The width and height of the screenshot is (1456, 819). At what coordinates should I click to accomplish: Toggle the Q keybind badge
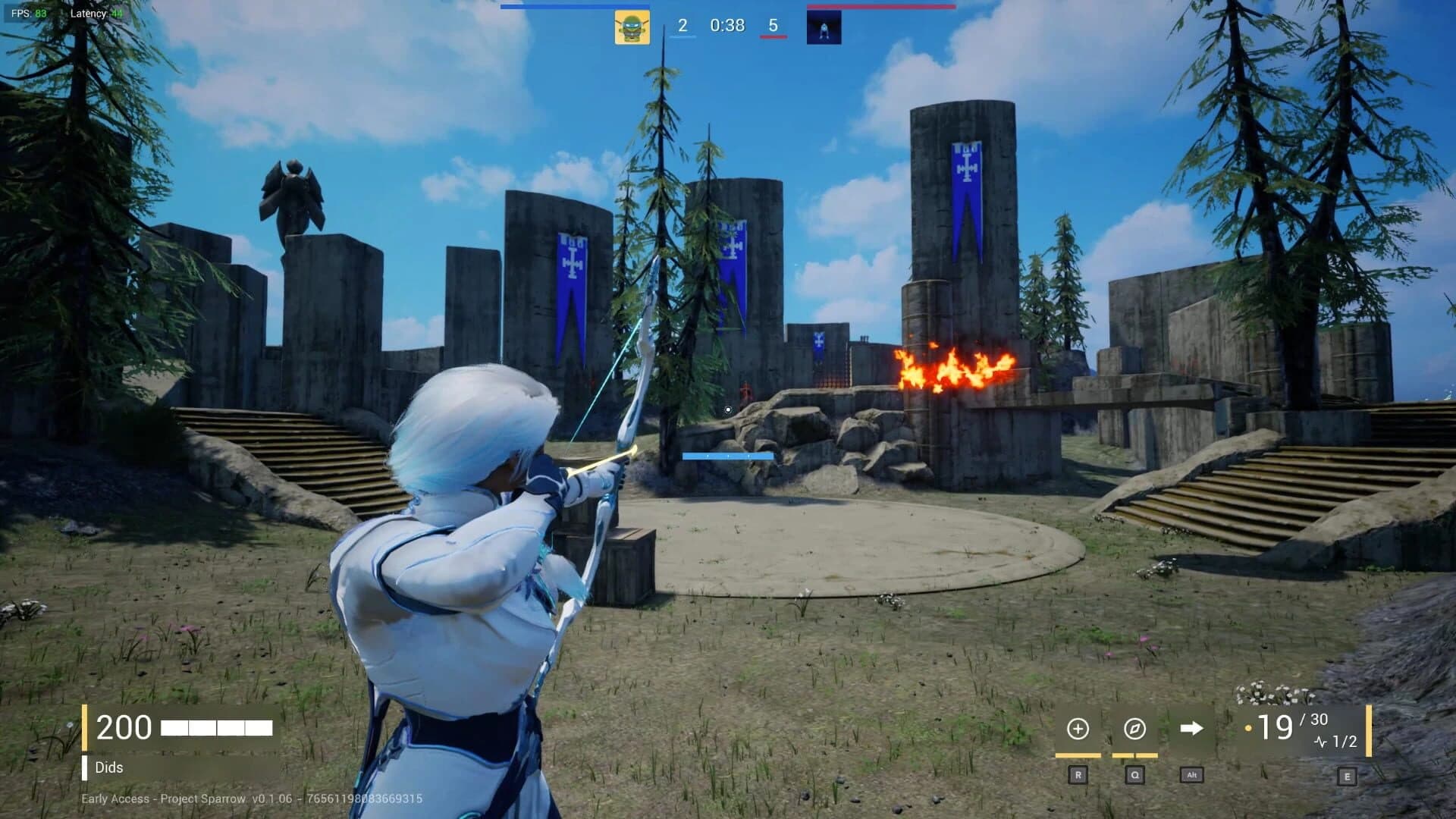[x=1134, y=776]
